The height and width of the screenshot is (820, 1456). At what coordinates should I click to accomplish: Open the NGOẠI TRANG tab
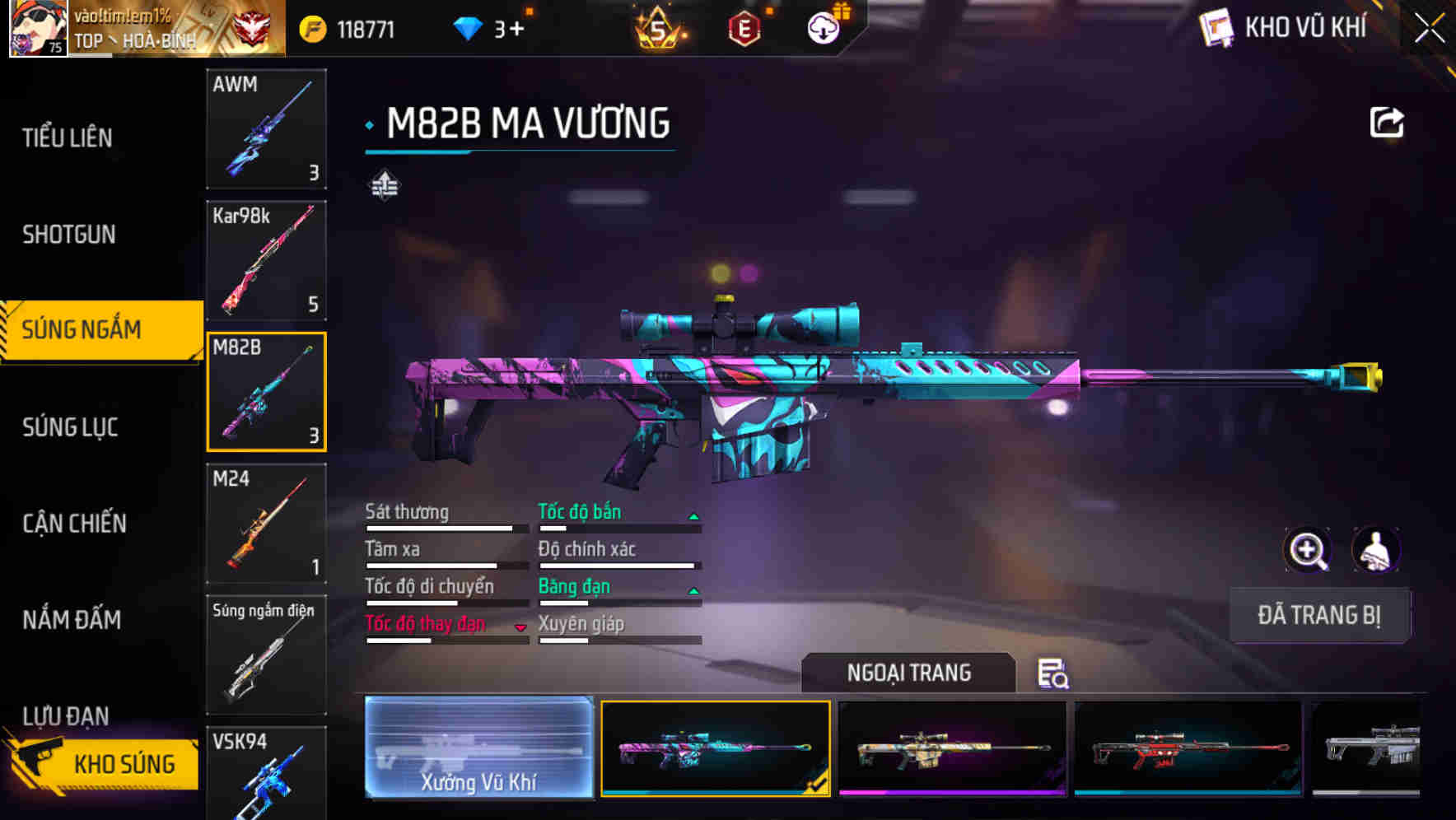point(908,673)
